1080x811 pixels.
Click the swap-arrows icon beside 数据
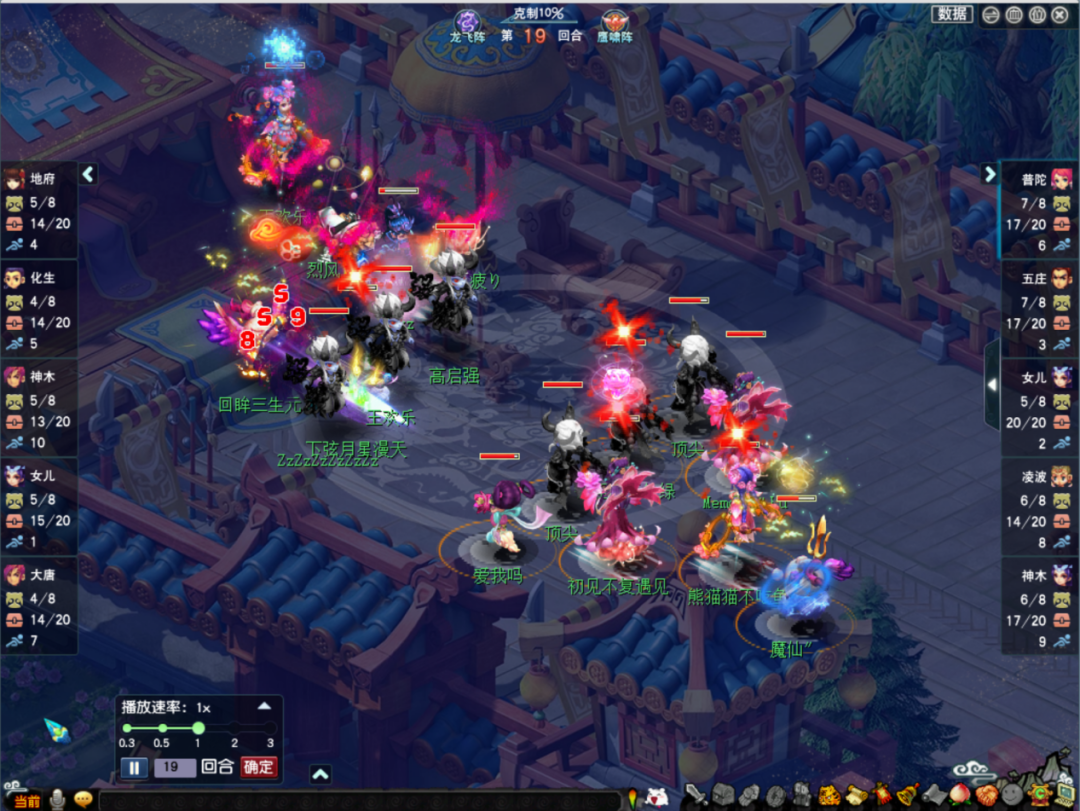(x=990, y=14)
